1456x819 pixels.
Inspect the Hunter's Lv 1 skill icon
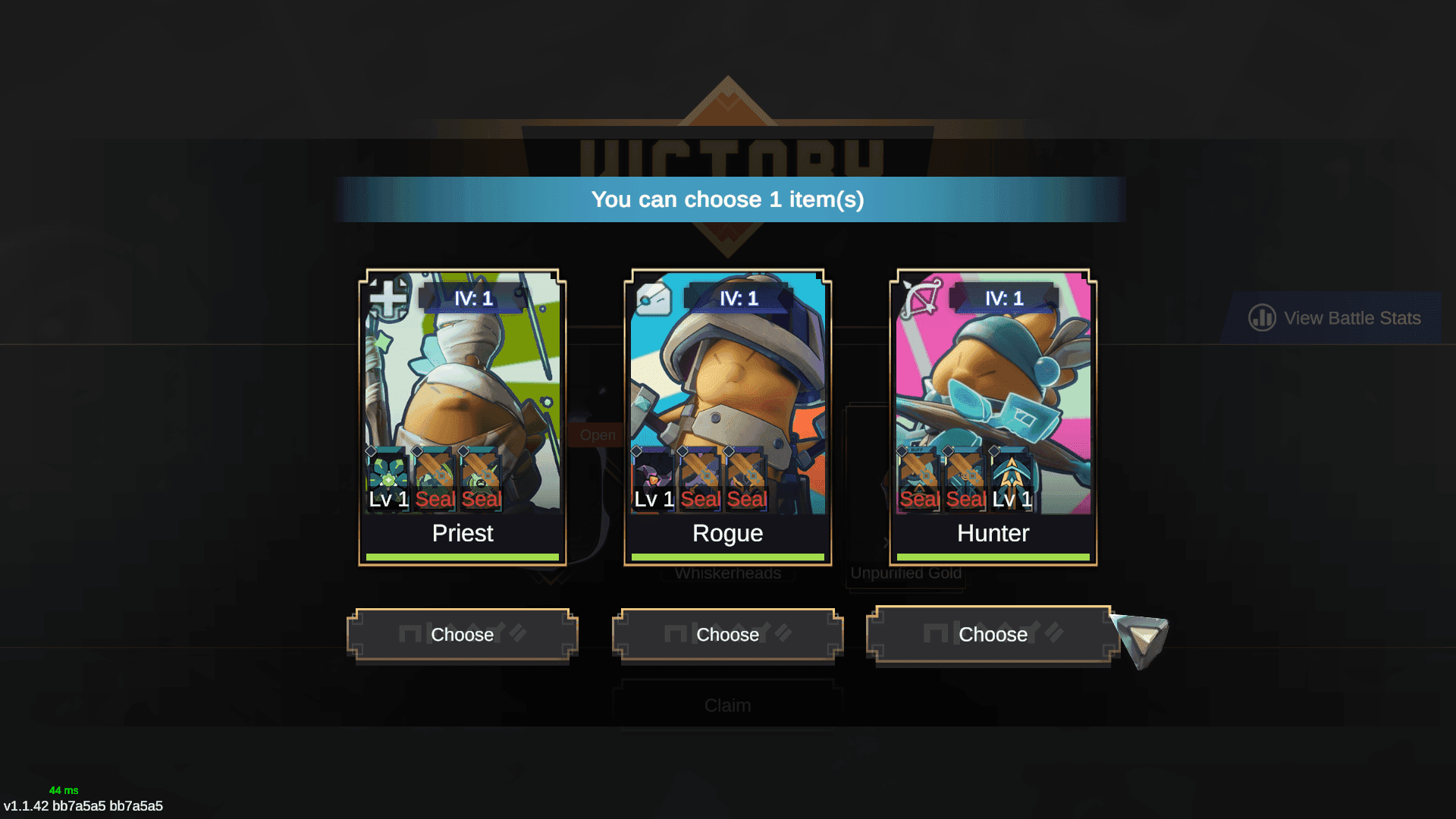coord(1012,479)
